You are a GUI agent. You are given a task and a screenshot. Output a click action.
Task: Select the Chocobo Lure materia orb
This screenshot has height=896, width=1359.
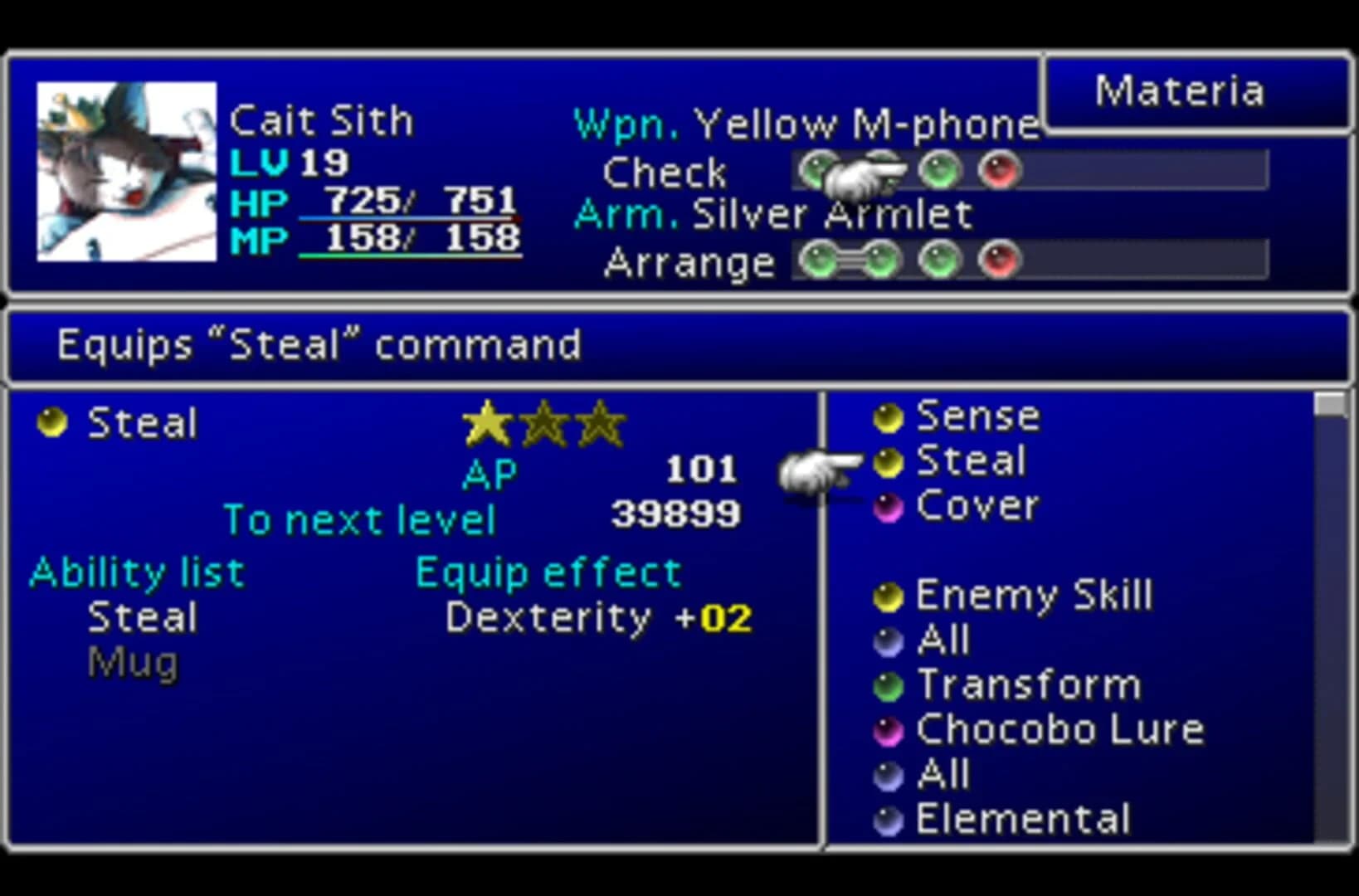888,729
